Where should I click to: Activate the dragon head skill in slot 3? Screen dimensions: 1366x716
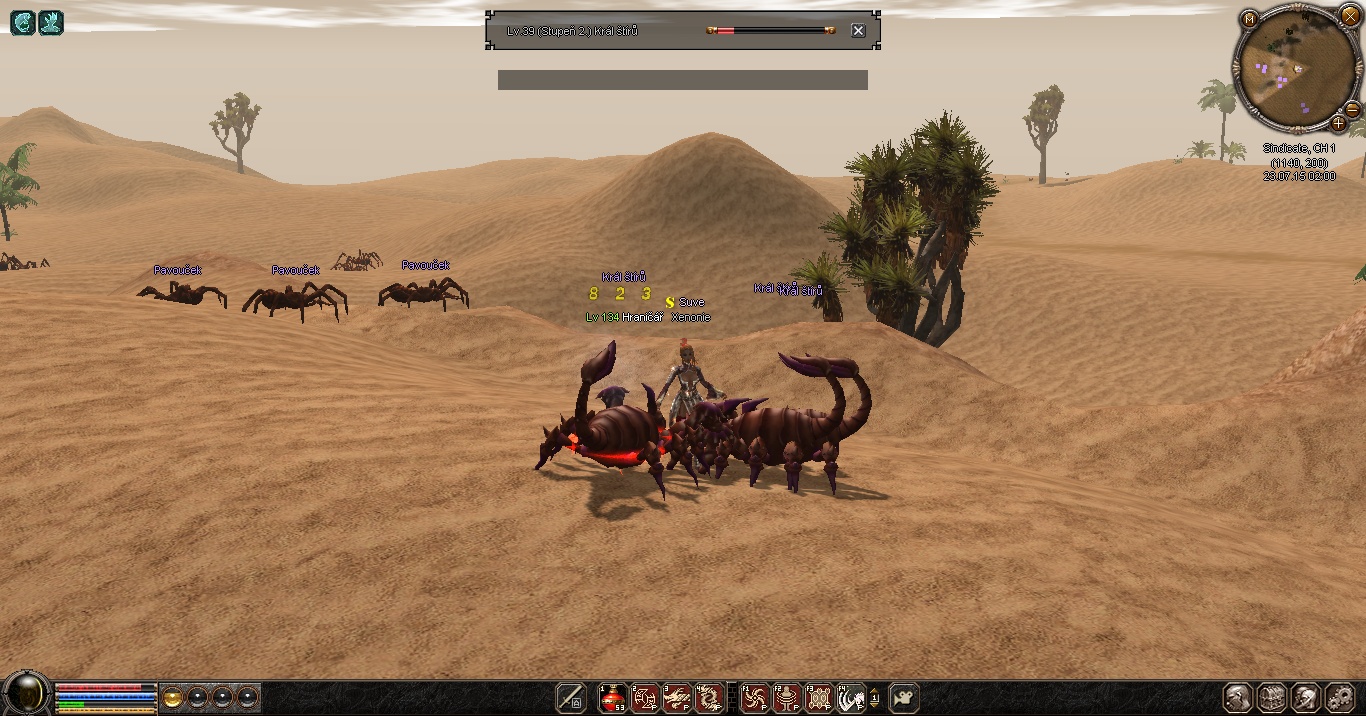677,697
